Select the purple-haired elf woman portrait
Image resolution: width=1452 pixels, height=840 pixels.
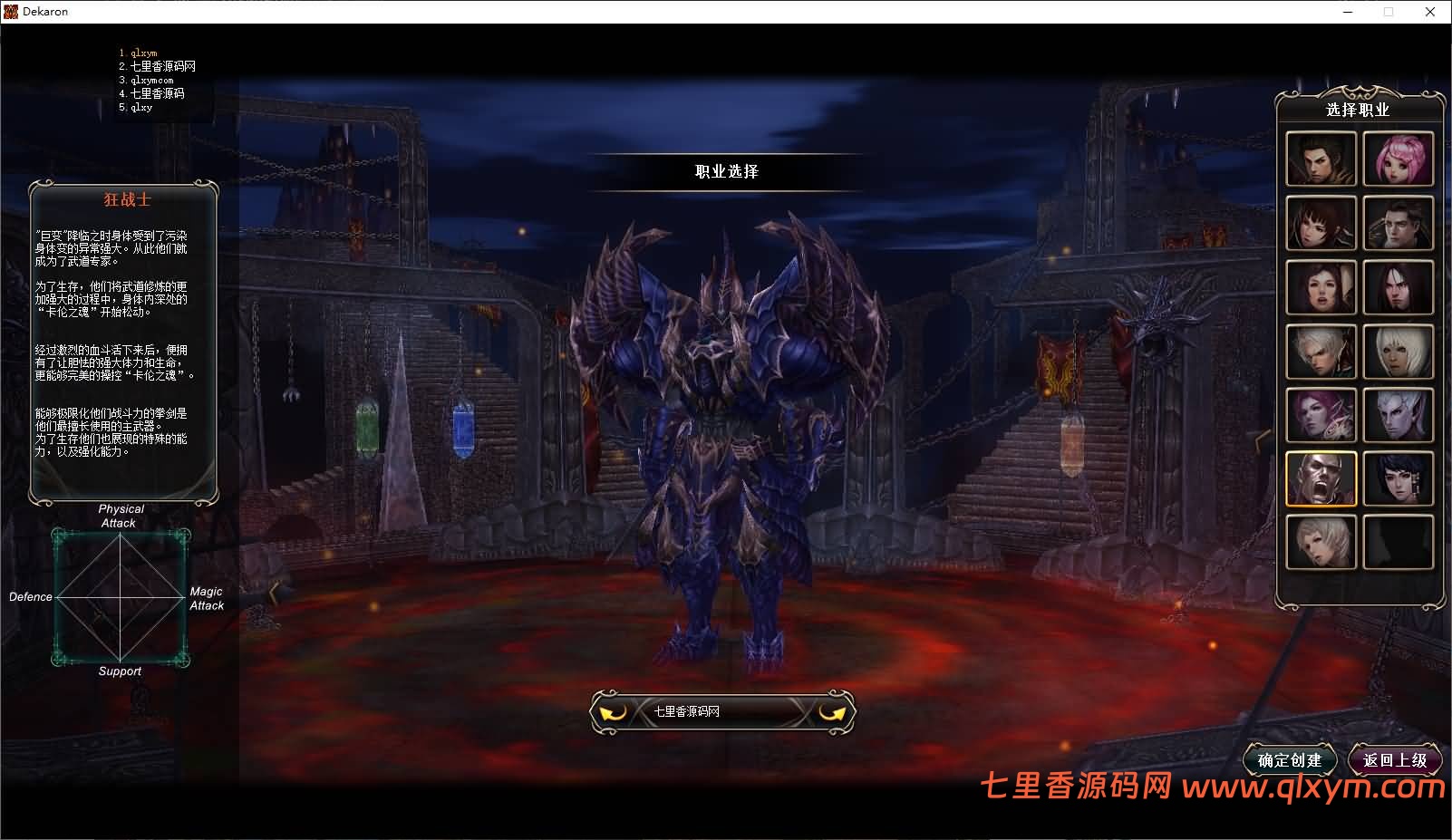click(x=1321, y=415)
